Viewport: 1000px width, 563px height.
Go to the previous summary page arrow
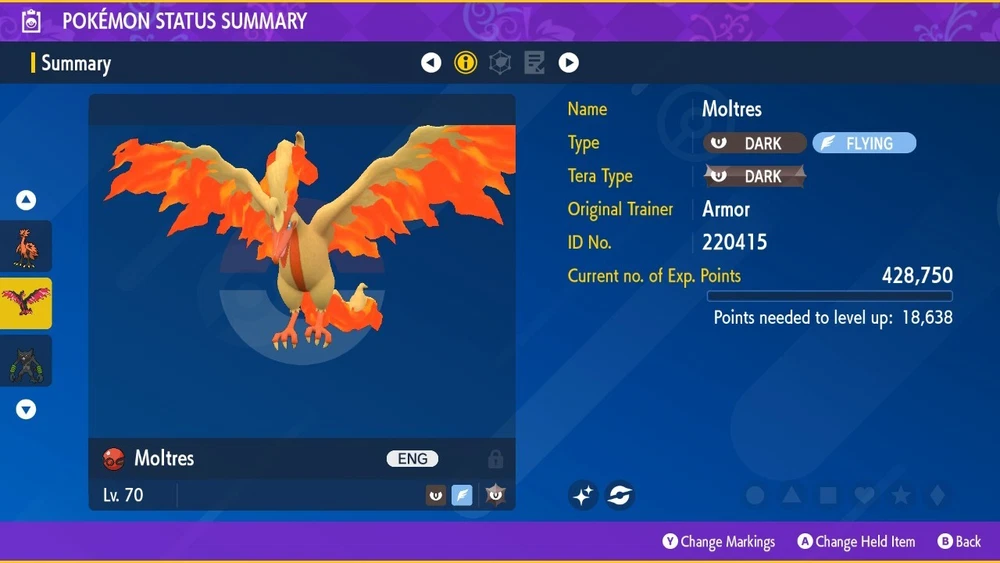tap(431, 63)
